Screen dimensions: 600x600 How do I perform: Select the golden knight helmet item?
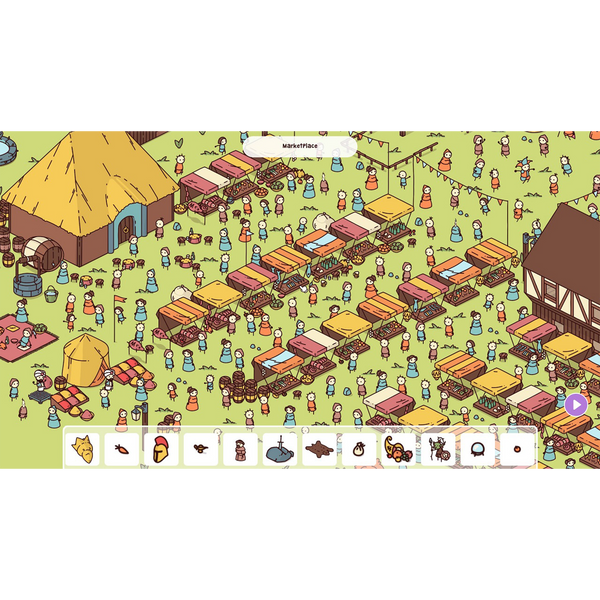tap(161, 449)
